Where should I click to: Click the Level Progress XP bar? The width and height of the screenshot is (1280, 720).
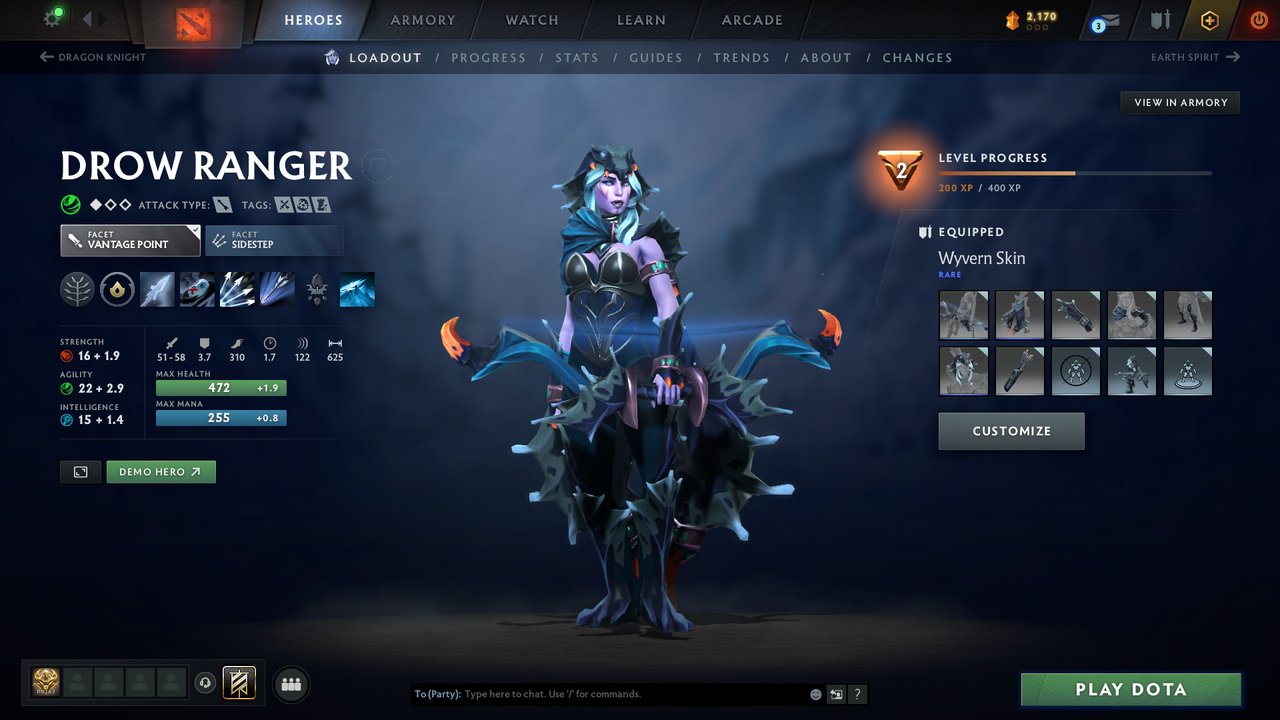coord(1075,172)
